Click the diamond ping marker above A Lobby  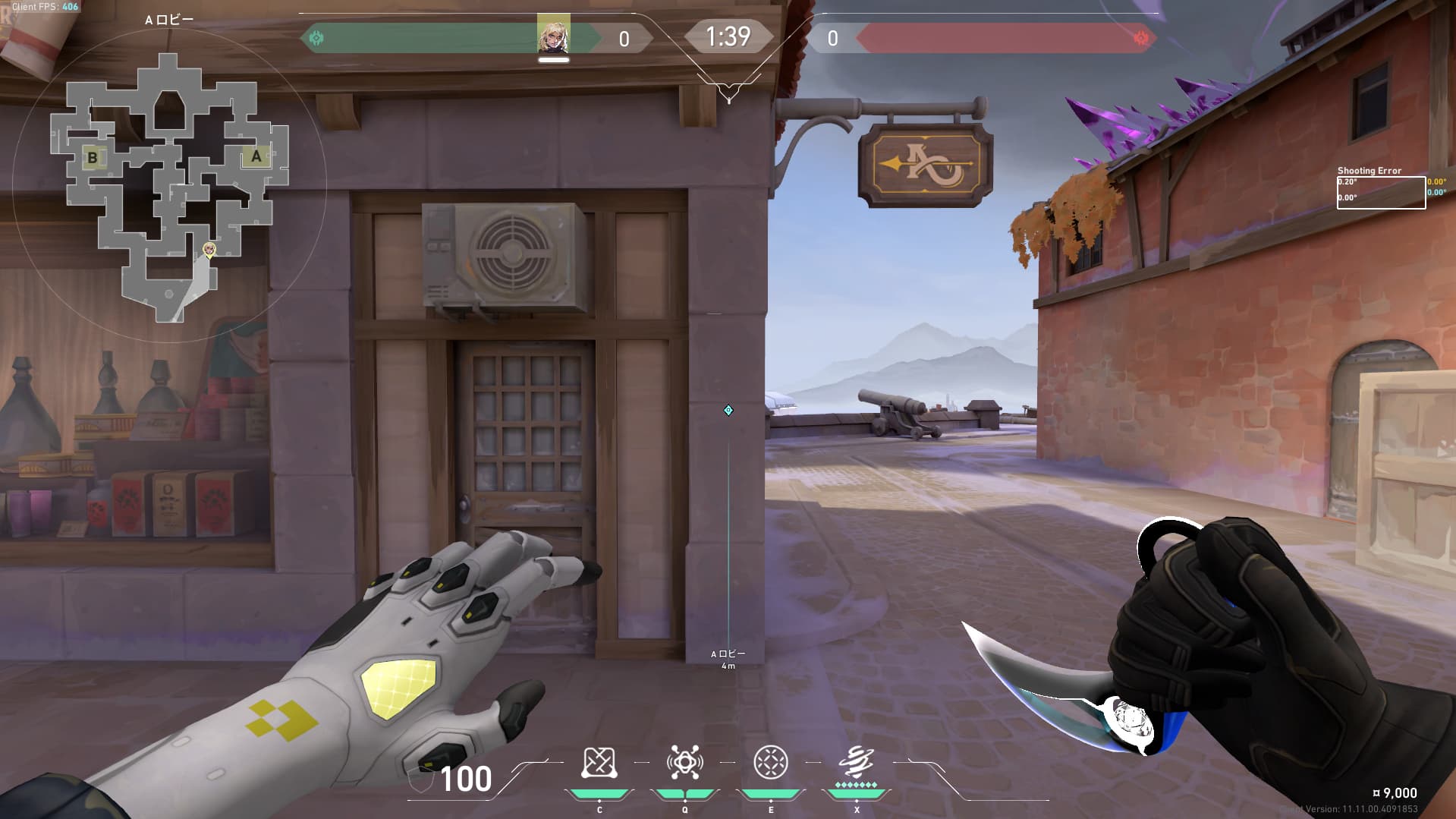(728, 411)
